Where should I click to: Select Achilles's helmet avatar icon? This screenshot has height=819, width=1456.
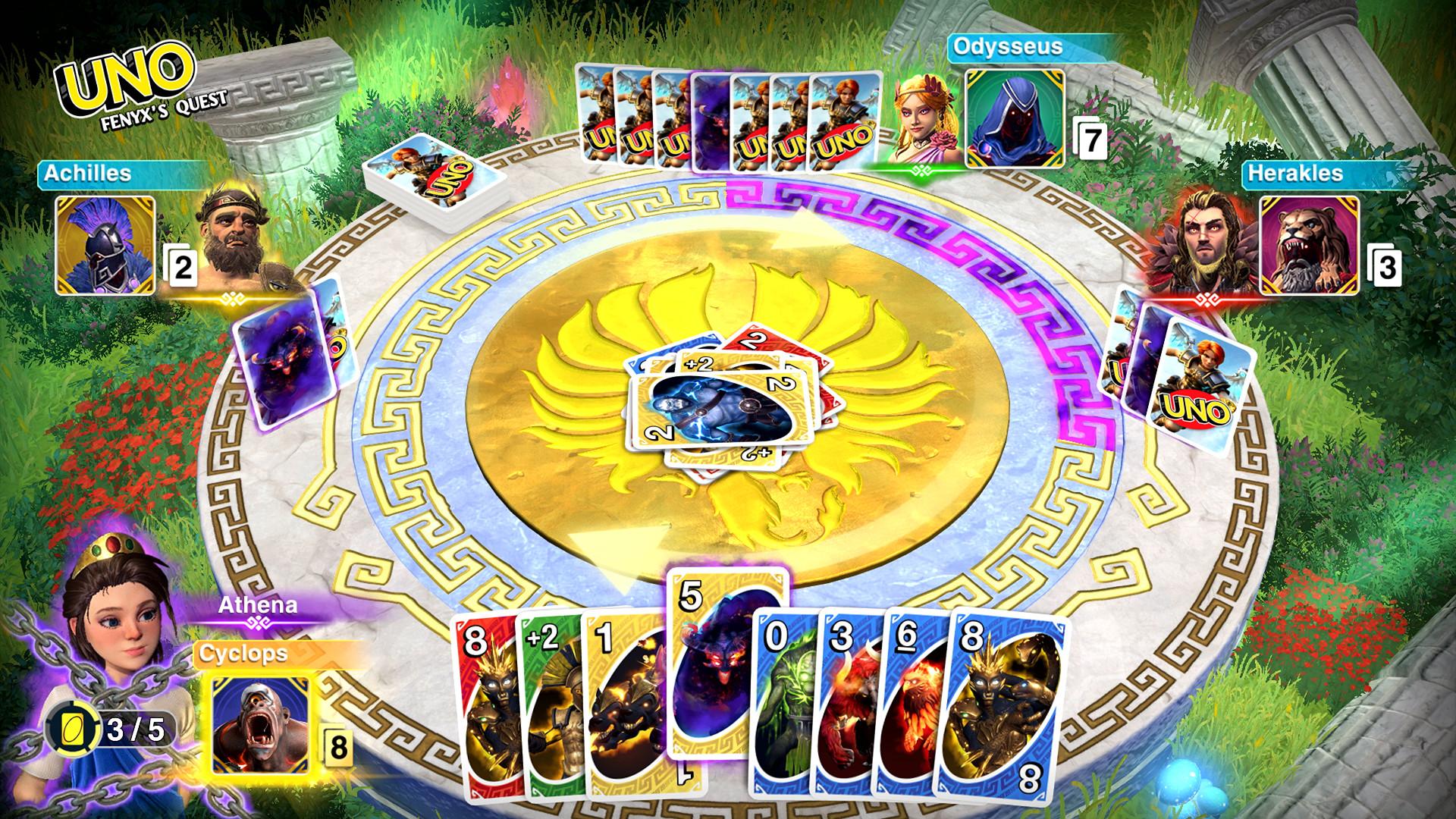click(x=105, y=246)
